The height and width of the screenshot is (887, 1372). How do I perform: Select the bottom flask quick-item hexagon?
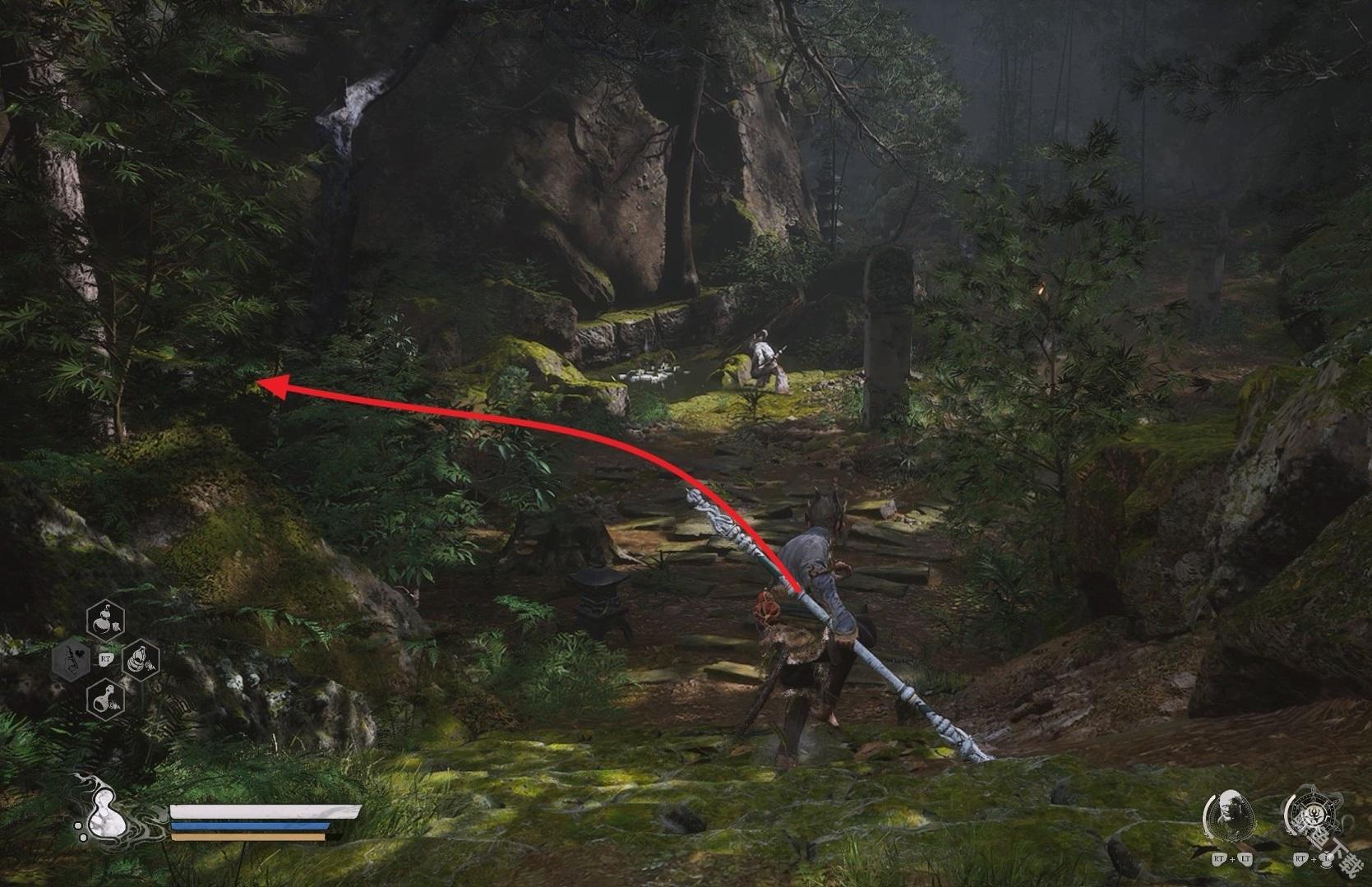coord(105,698)
